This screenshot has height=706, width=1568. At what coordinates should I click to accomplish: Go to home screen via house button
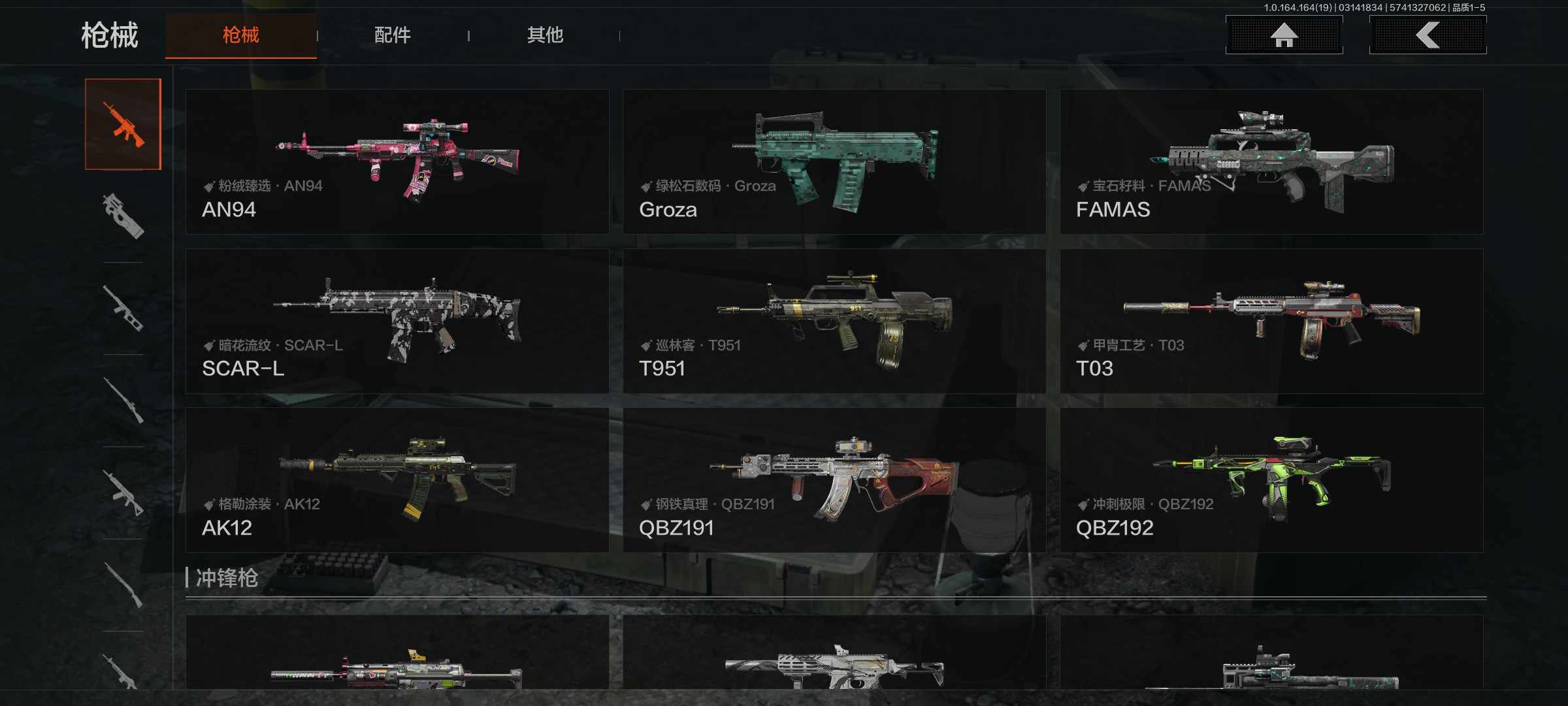1284,35
